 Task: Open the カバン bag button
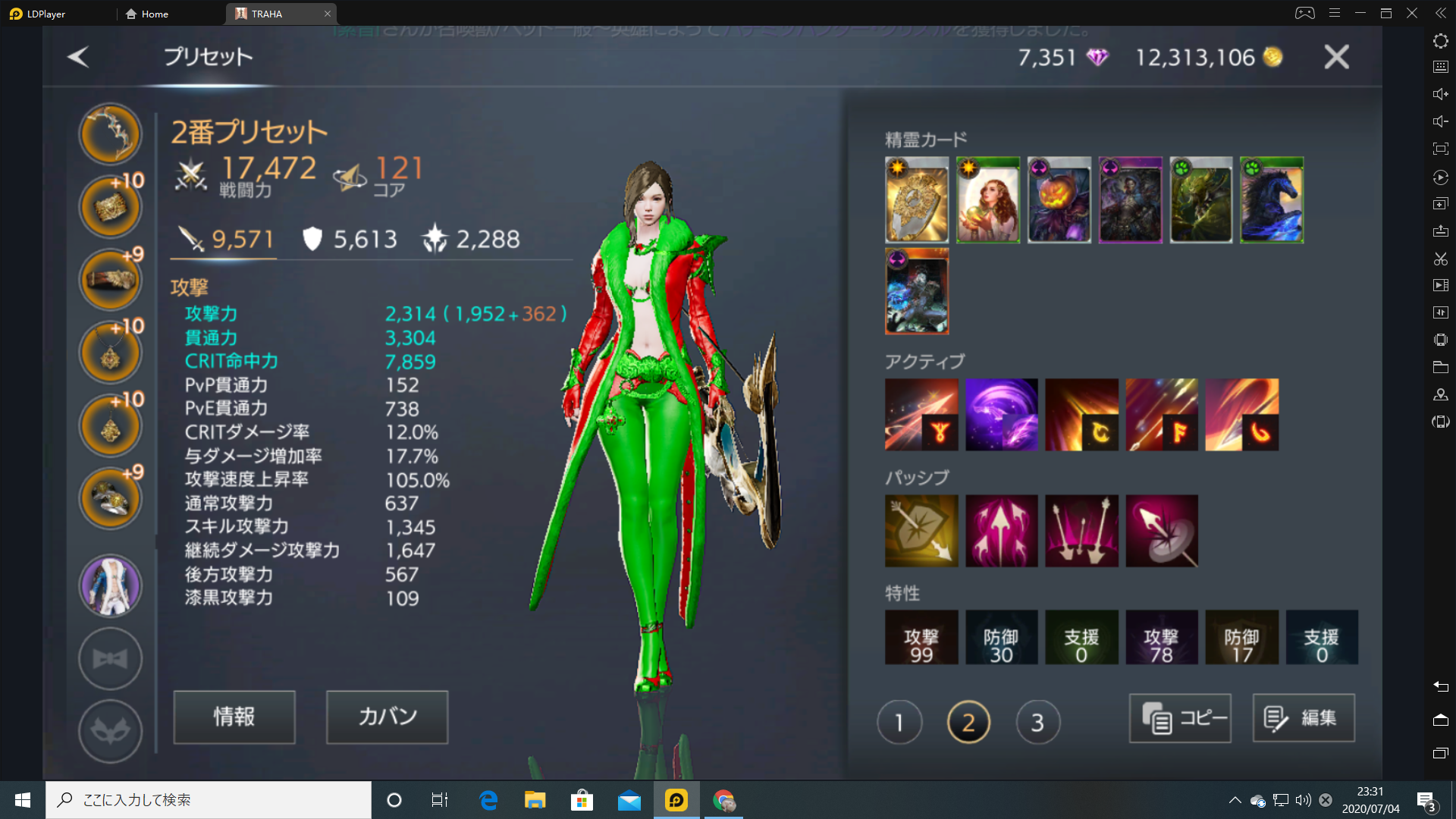[x=387, y=717]
